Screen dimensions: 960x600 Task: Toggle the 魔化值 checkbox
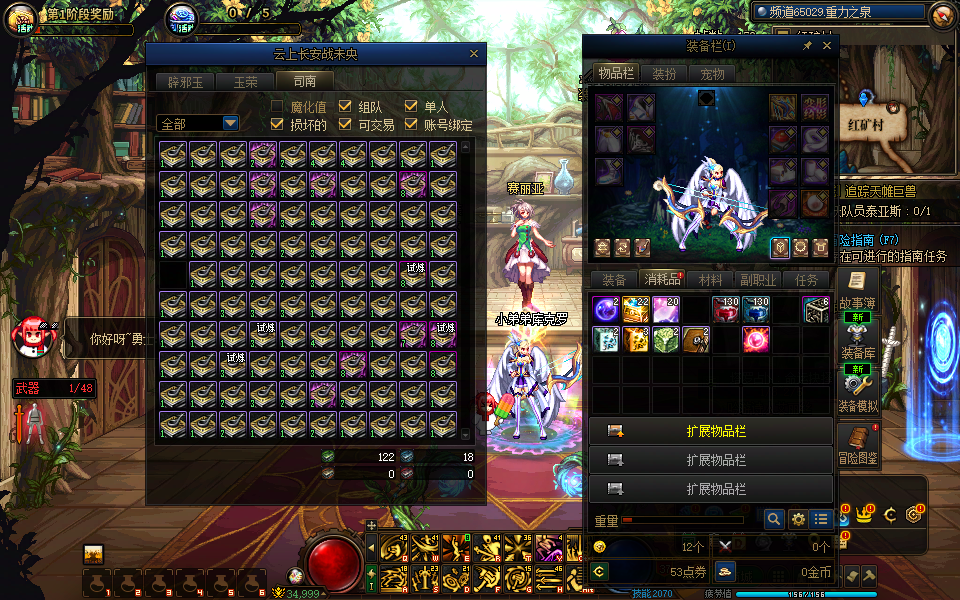[x=278, y=107]
